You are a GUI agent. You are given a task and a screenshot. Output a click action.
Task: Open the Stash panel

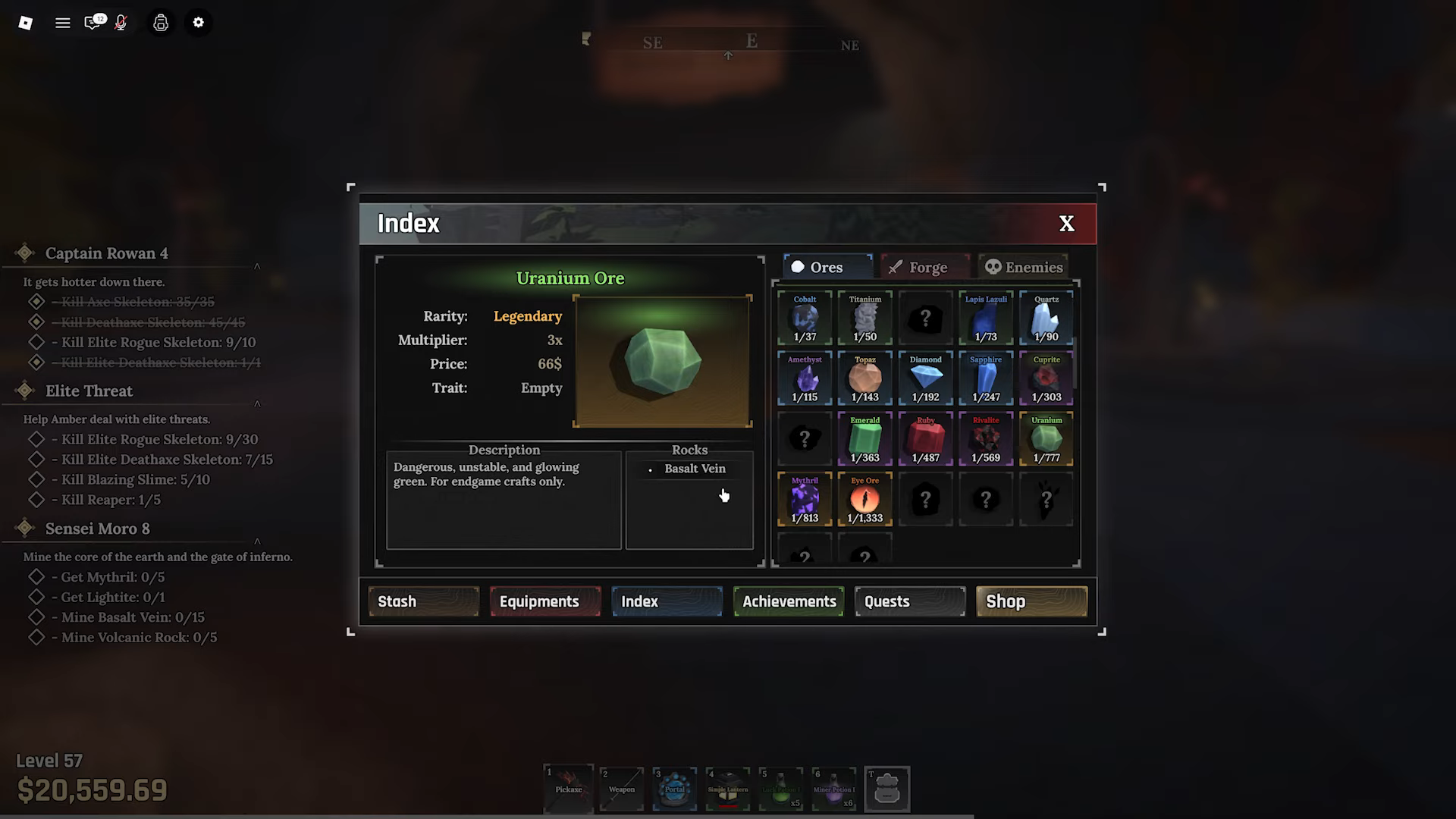[423, 601]
